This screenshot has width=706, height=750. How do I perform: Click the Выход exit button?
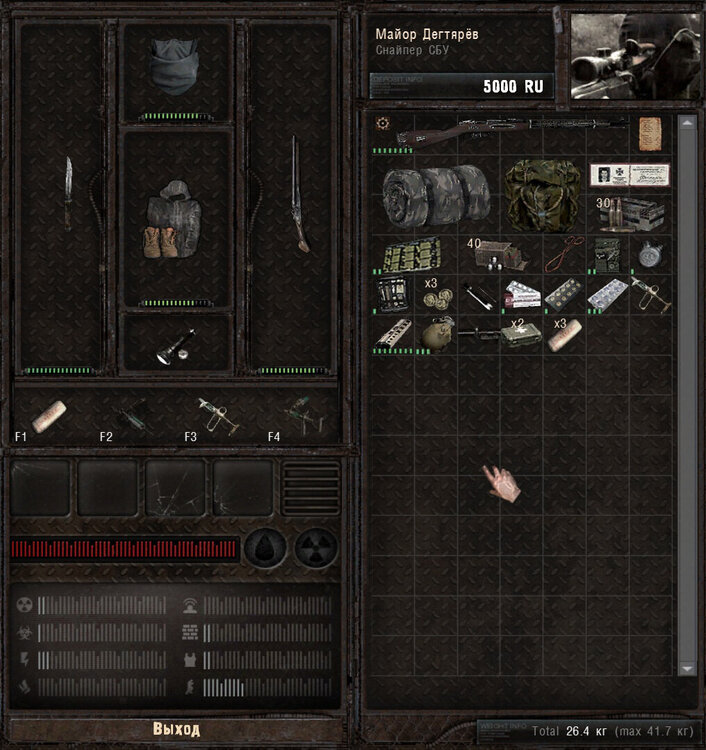click(x=176, y=728)
